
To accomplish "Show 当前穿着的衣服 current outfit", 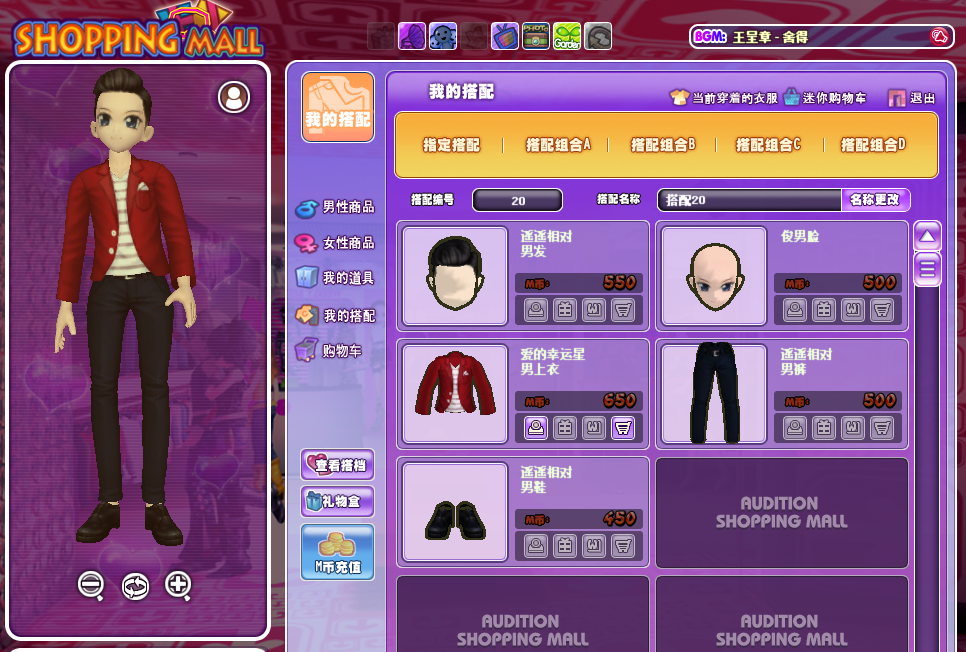I will tap(724, 98).
